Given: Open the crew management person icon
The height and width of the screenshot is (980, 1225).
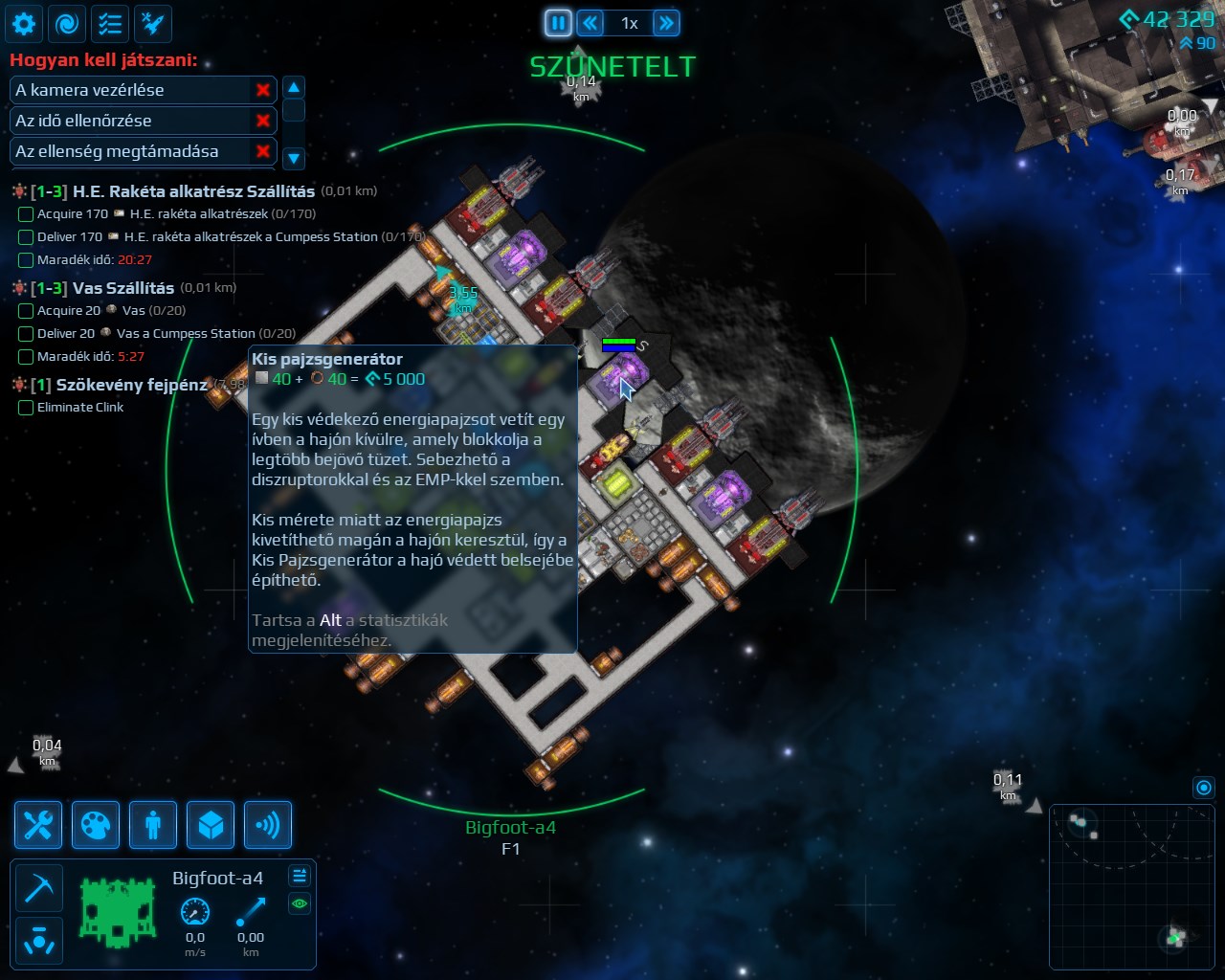Looking at the screenshot, I should tap(153, 825).
